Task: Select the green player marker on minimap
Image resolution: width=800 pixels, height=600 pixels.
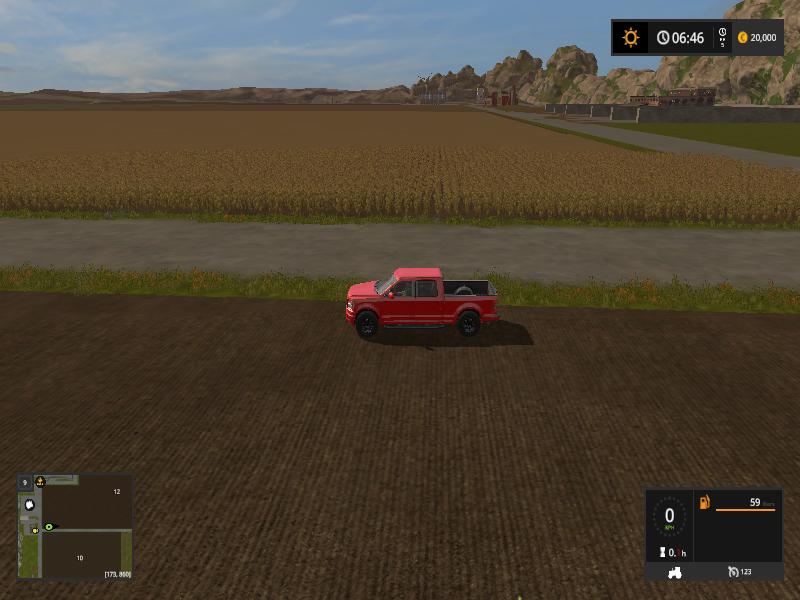Action: click(48, 526)
